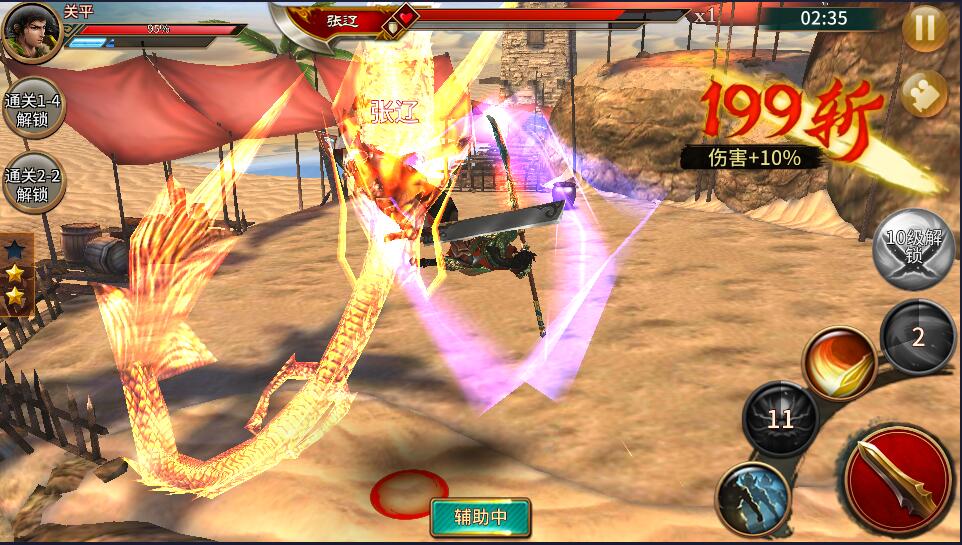Activate the blue weapon skill icon
Screen dimensions: 962x545
coord(753,496)
